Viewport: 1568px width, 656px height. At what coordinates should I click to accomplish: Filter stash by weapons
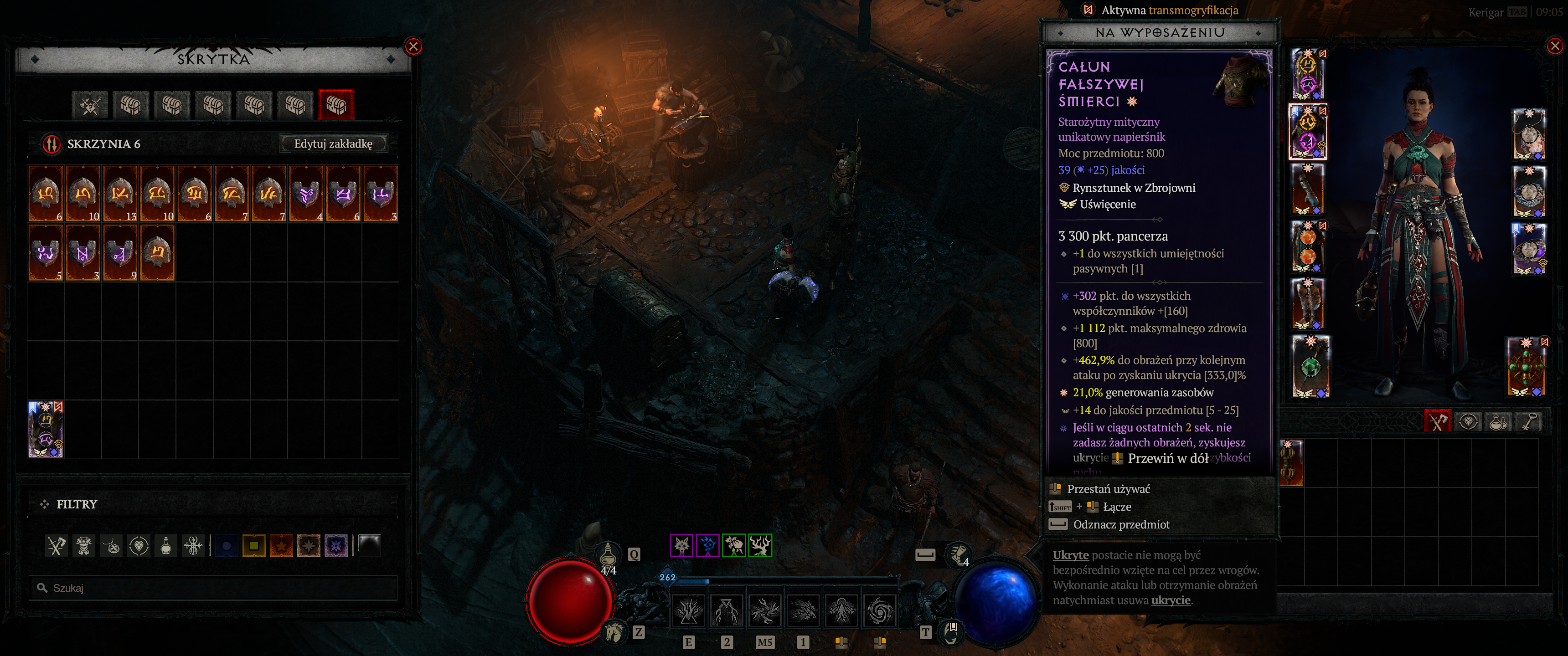click(x=57, y=546)
